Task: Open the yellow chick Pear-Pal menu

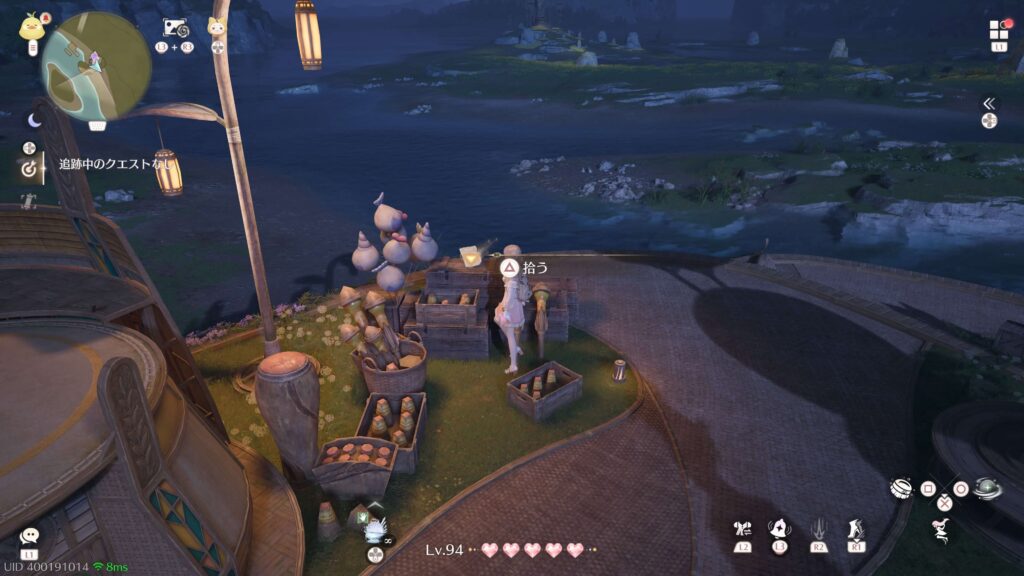Action: 31,25
